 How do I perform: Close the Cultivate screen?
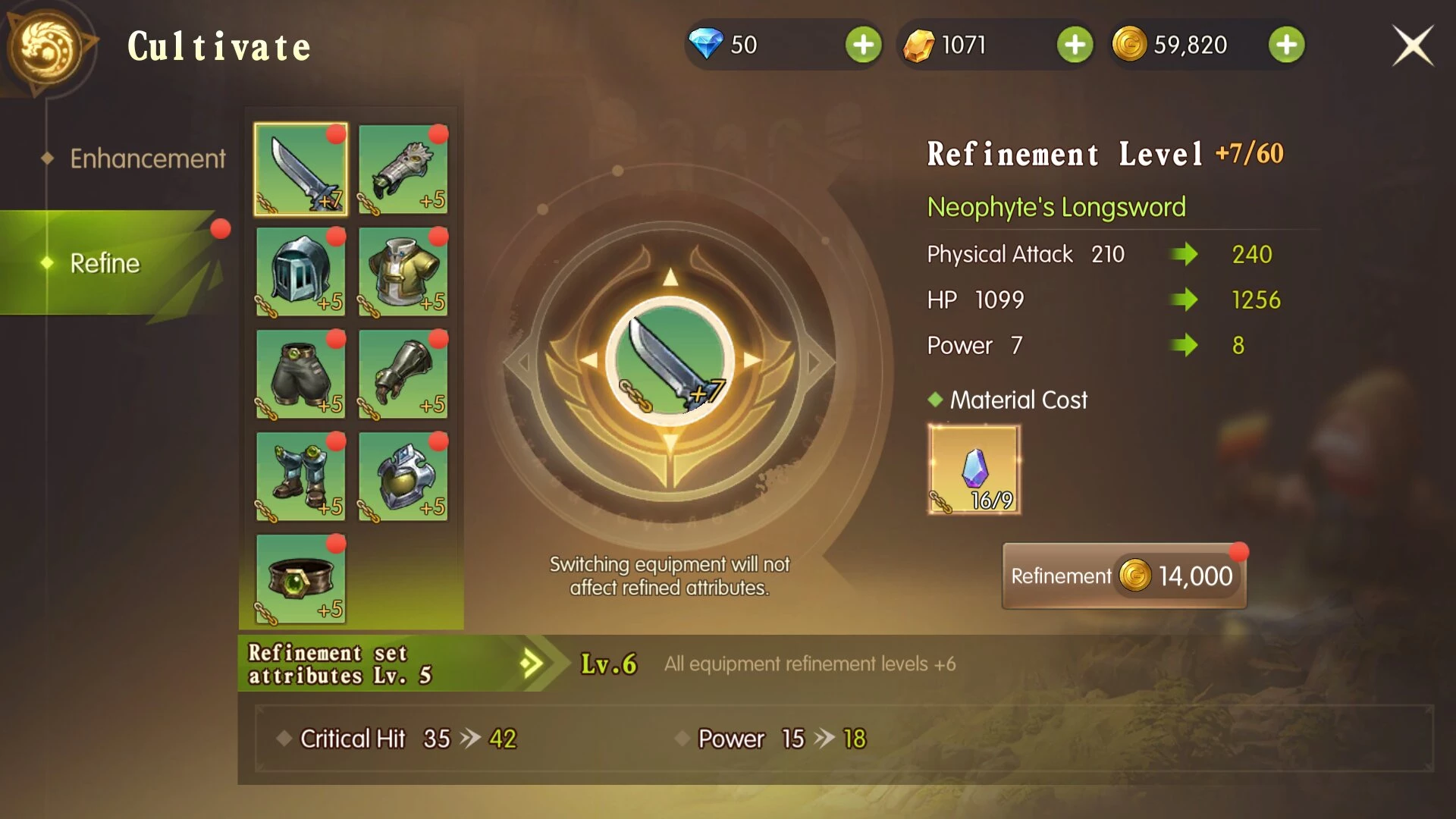(1412, 45)
